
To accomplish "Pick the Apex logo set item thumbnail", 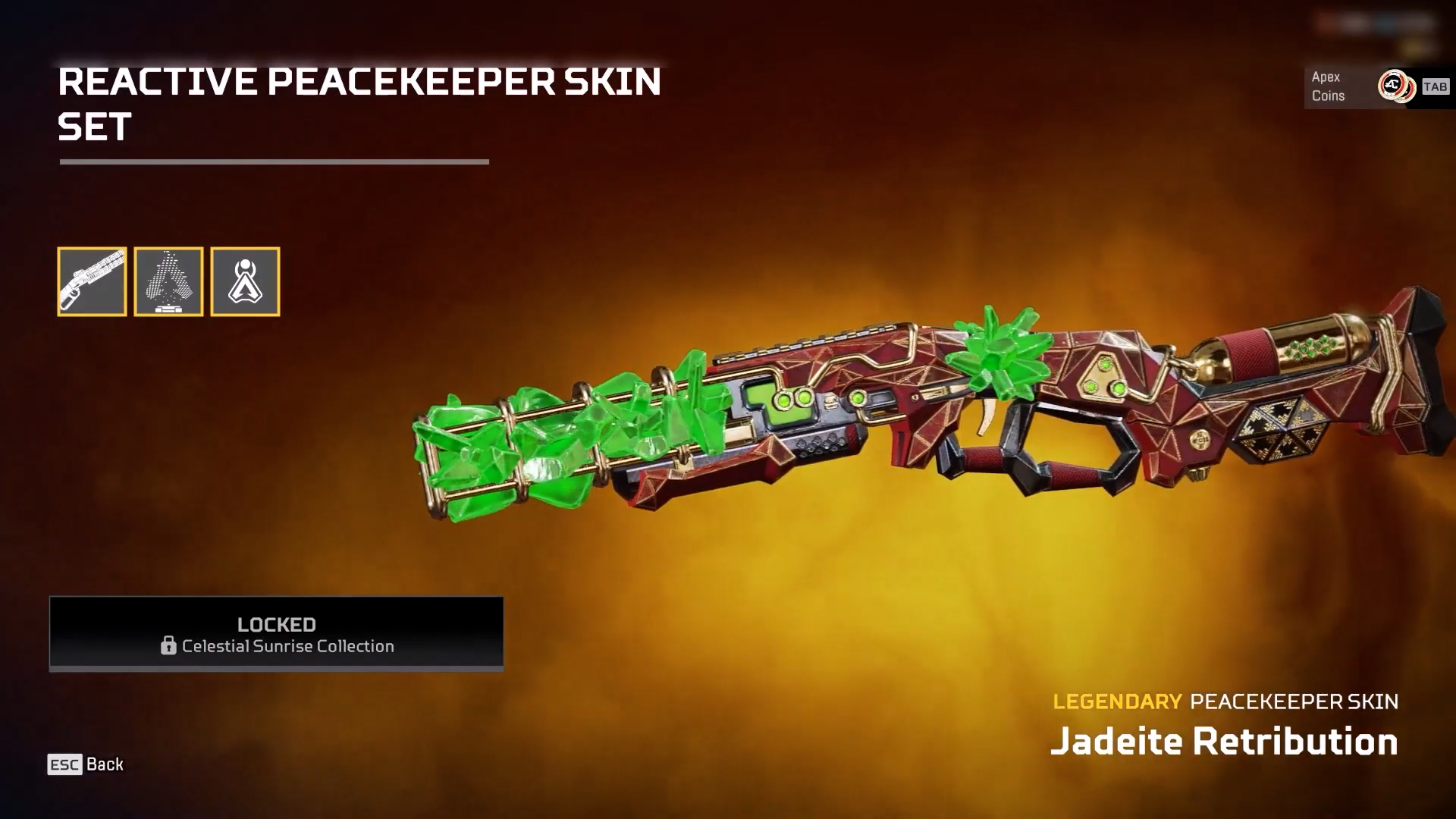I will pos(245,281).
